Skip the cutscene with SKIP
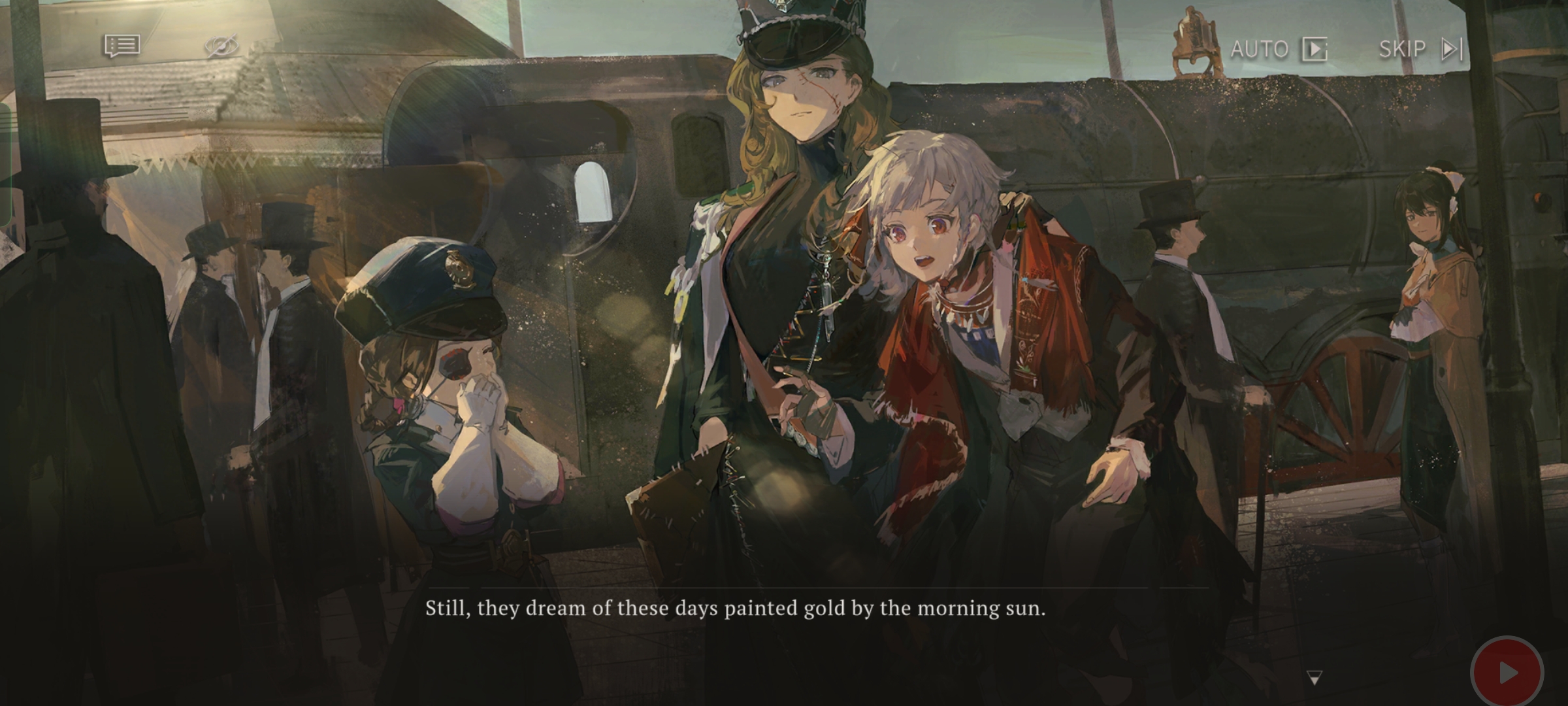Viewport: 1568px width, 706px height. pos(1420,49)
